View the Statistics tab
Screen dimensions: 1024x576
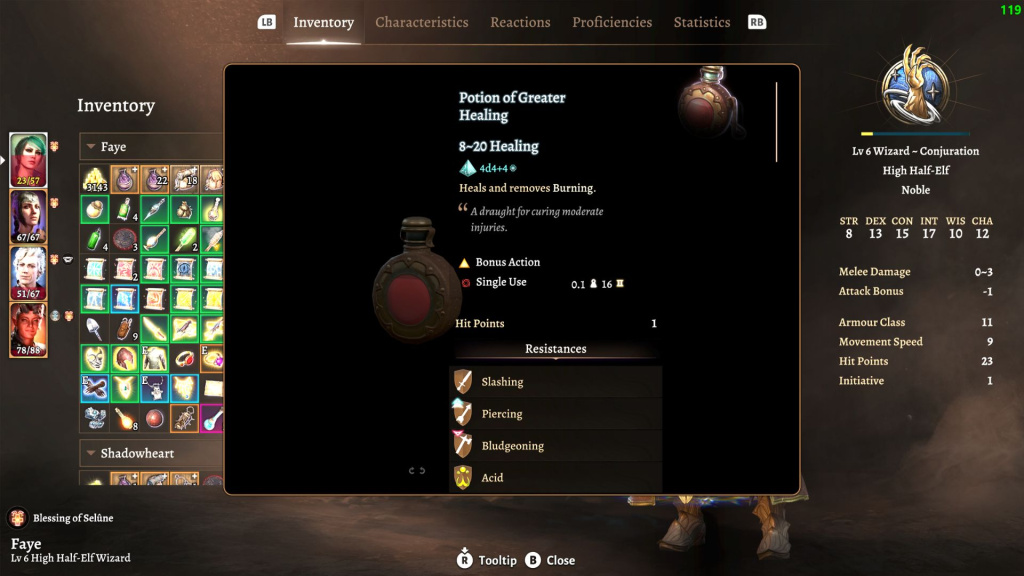702,22
